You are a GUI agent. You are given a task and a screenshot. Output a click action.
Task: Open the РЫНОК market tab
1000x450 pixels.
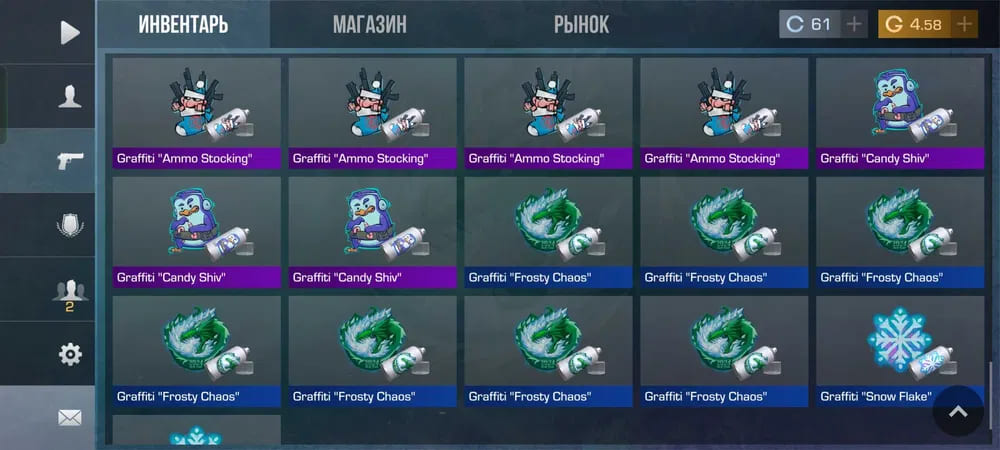point(581,25)
